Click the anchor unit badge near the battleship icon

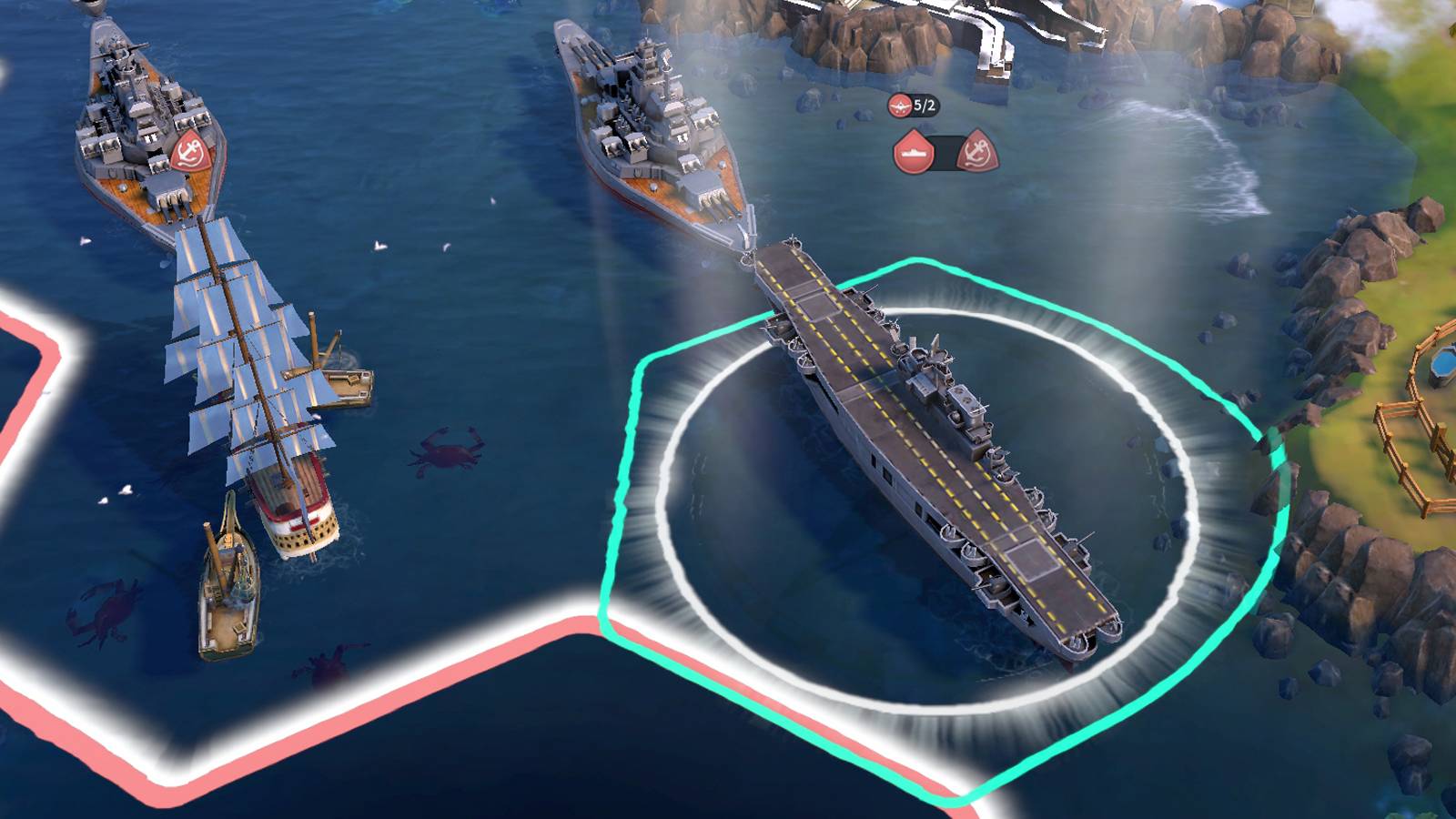(x=975, y=152)
